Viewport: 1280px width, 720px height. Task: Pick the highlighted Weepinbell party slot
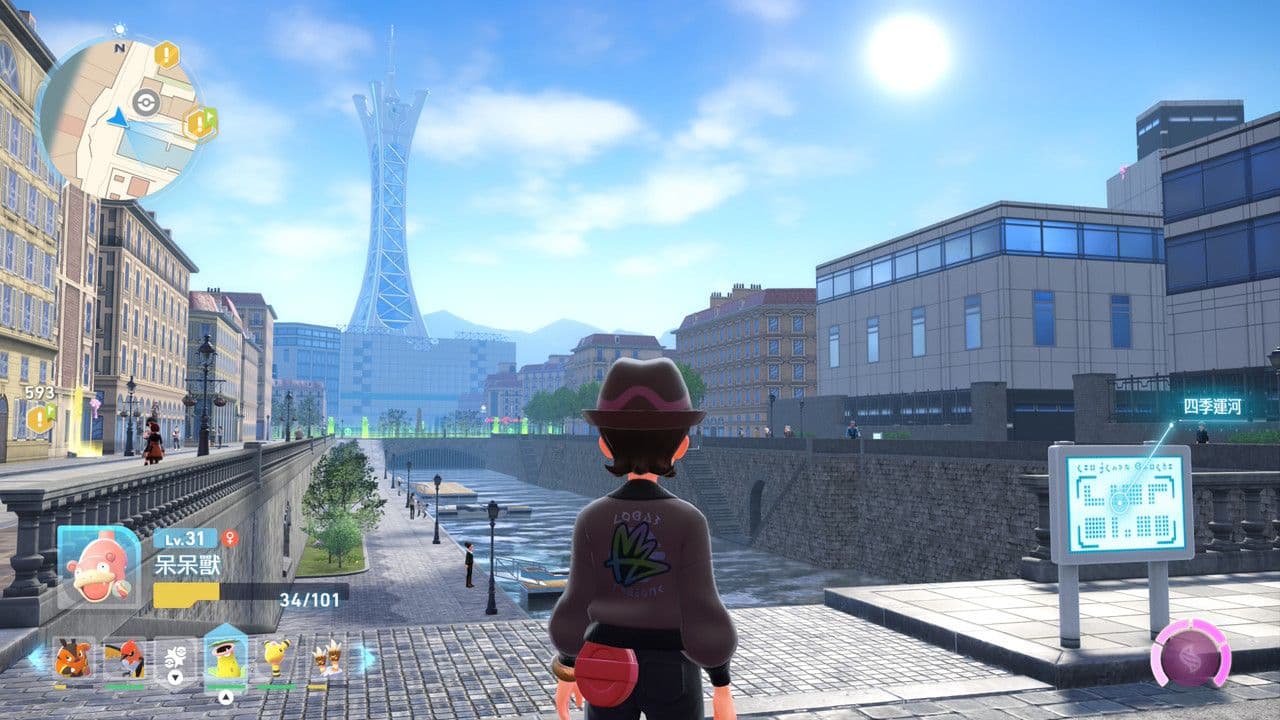tap(226, 659)
